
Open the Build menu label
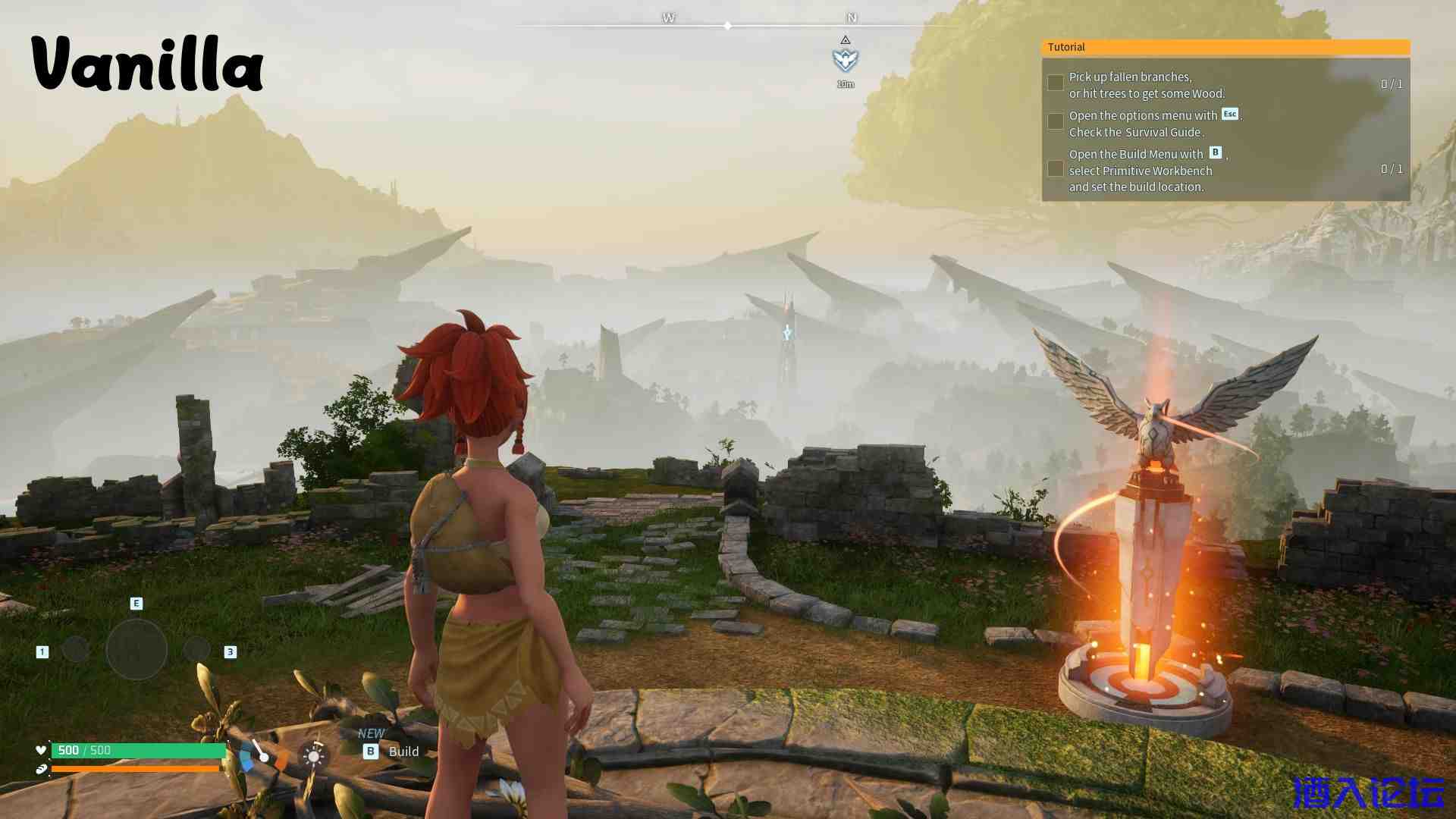(x=403, y=752)
